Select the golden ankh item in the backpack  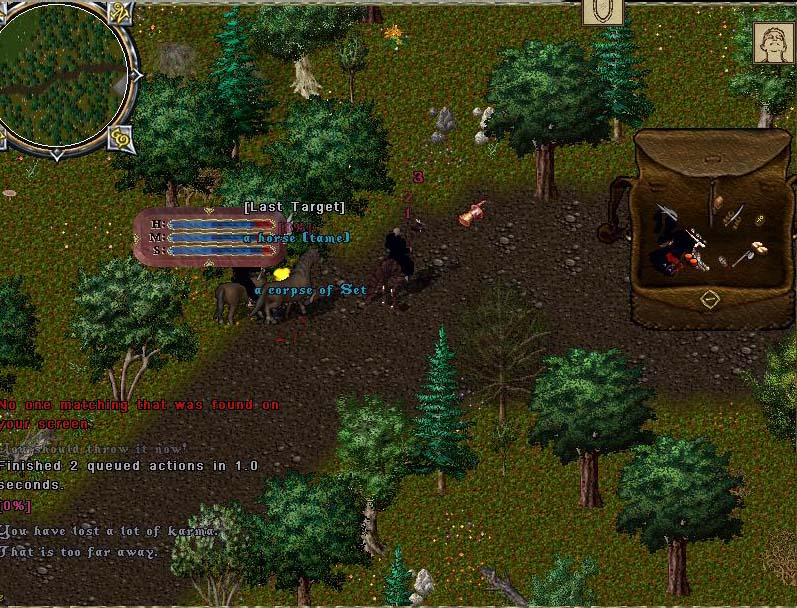coord(759,219)
